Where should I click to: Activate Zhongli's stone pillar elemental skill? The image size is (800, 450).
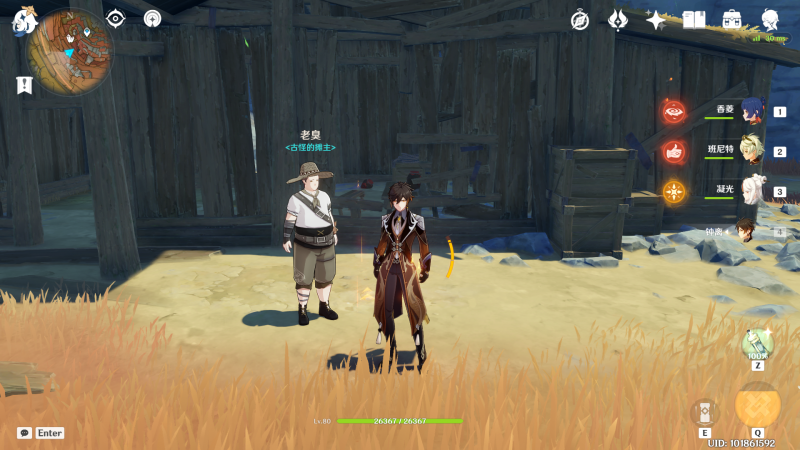click(x=705, y=411)
